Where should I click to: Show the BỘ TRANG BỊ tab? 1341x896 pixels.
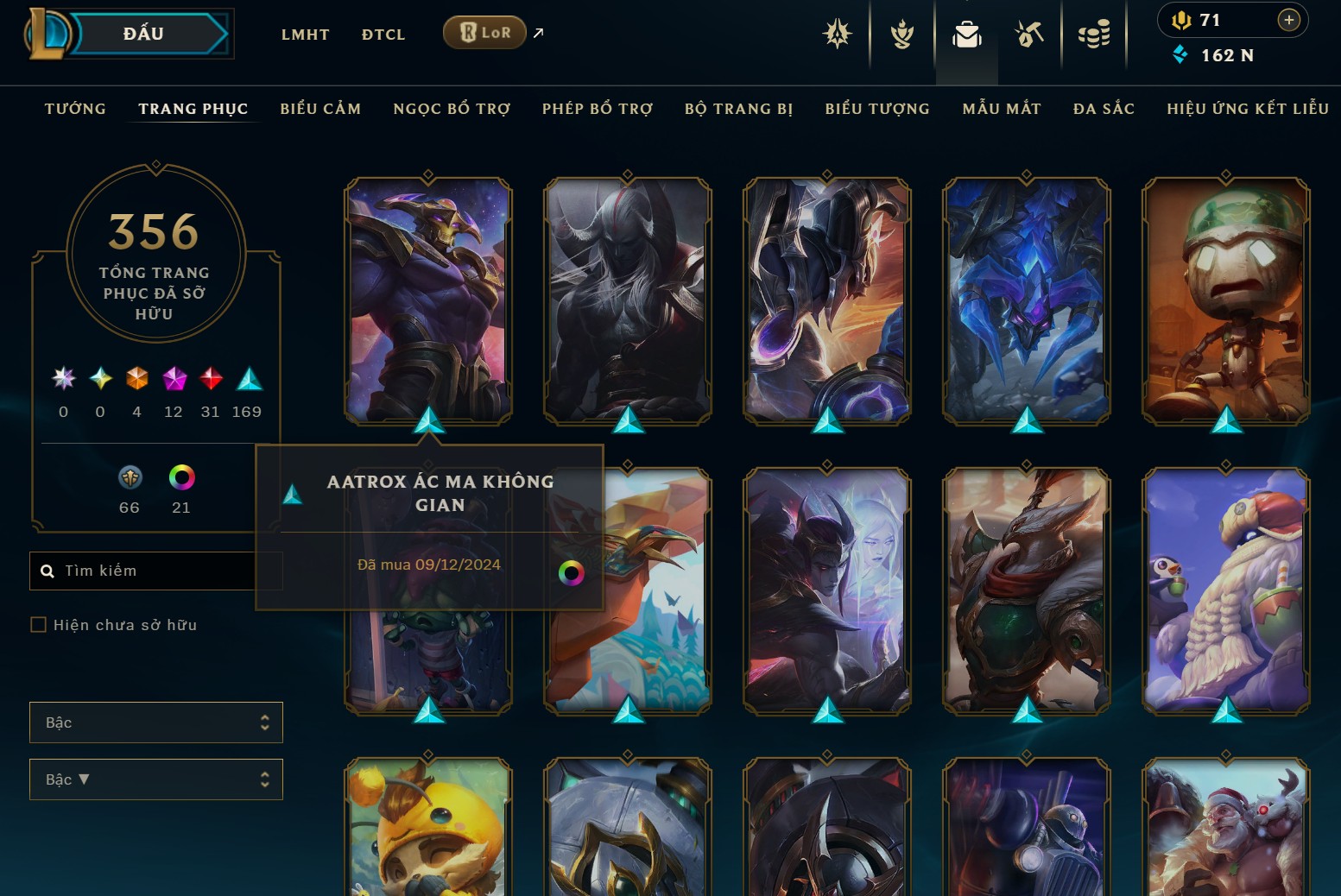tap(738, 109)
